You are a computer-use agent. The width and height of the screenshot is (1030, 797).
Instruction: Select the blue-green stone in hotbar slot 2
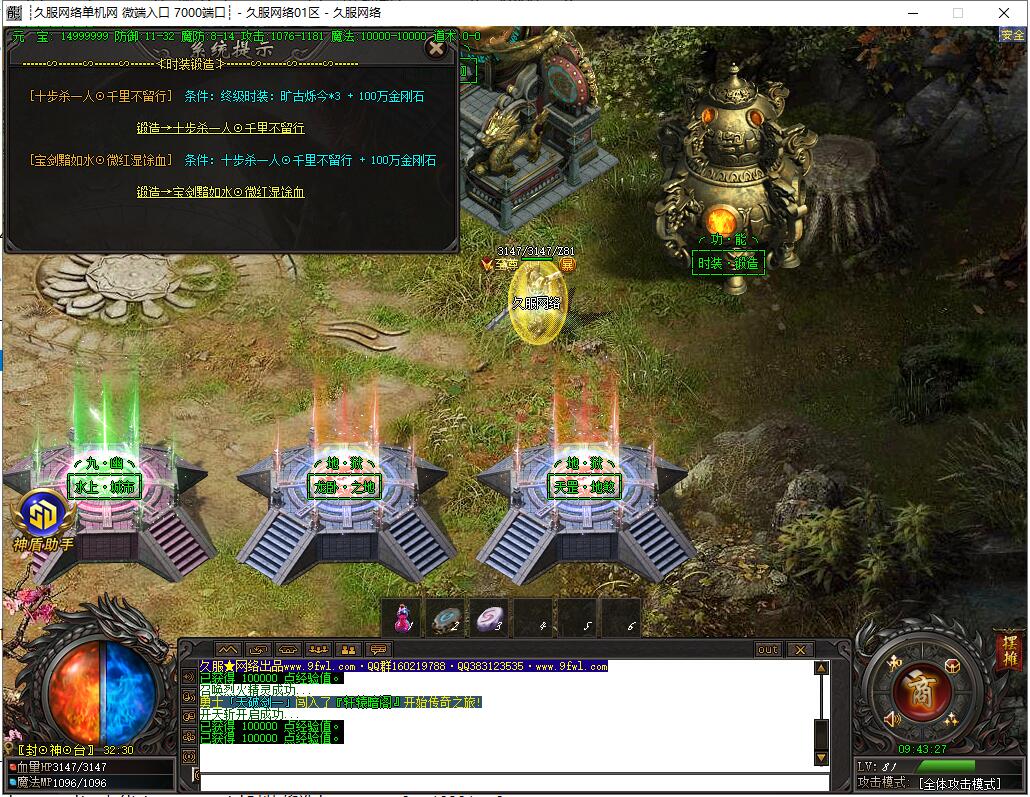[446, 619]
